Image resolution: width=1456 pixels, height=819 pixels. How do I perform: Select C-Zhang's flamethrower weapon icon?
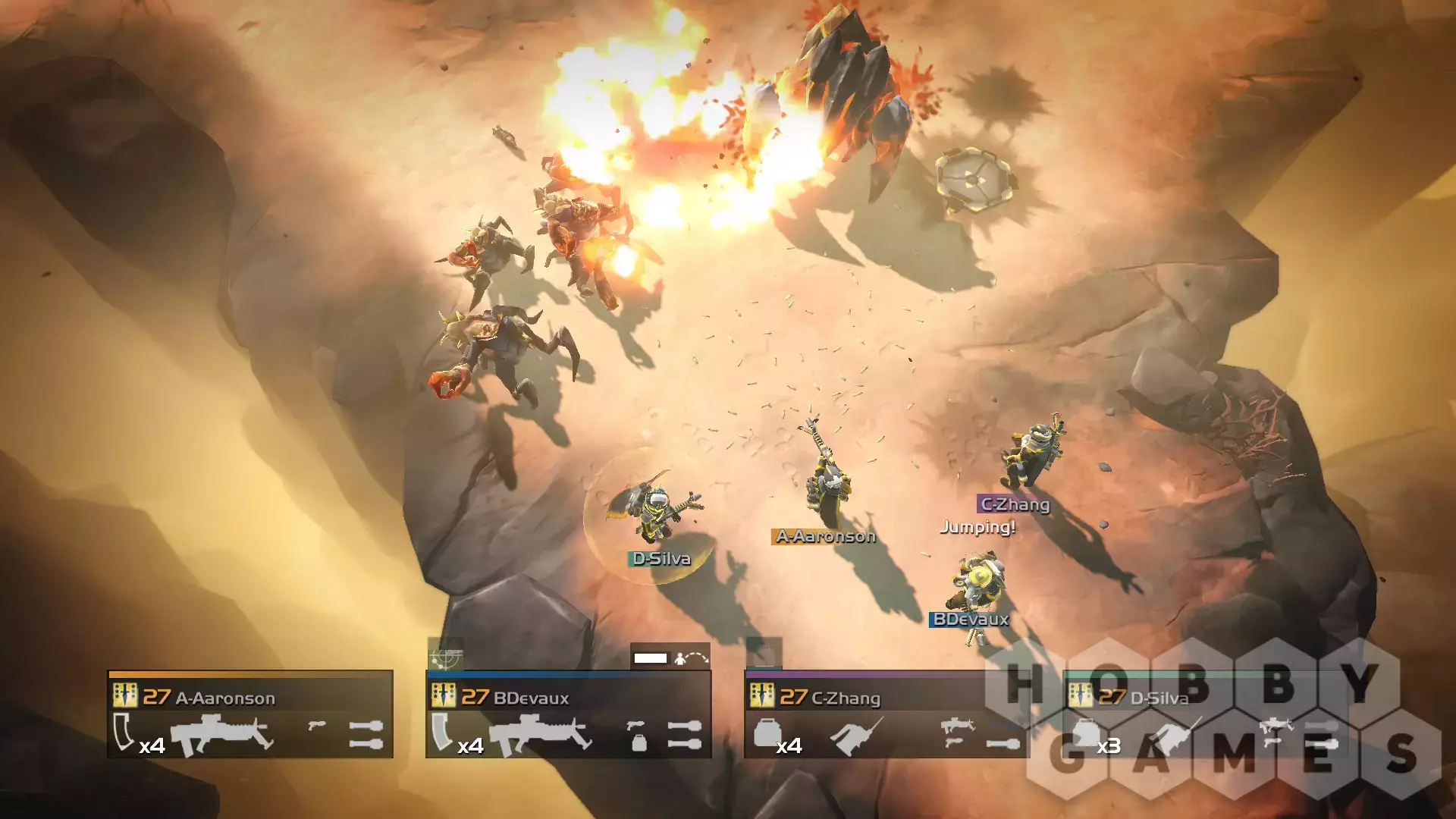click(x=856, y=735)
